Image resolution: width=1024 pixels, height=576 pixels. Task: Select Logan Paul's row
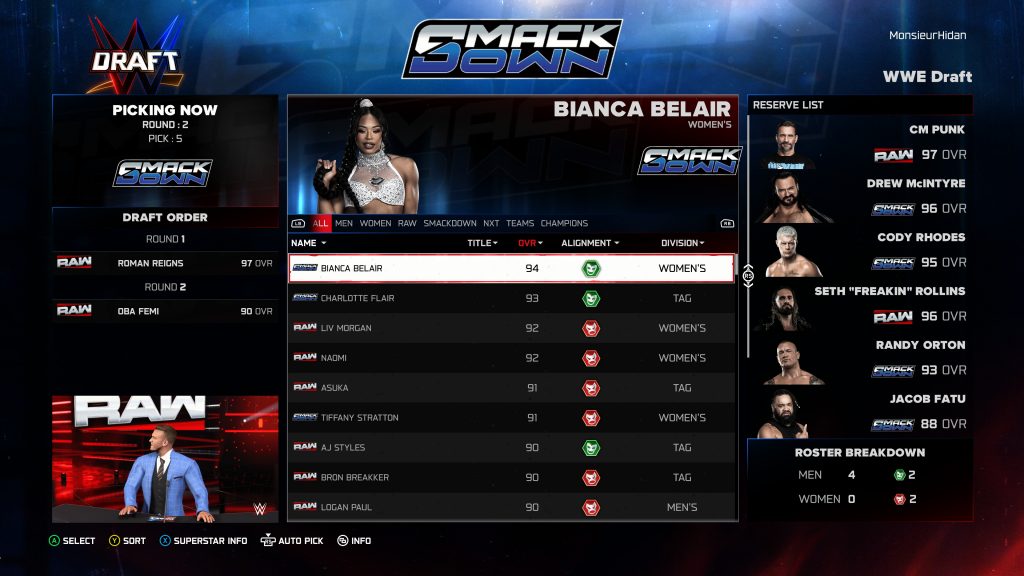click(511, 507)
